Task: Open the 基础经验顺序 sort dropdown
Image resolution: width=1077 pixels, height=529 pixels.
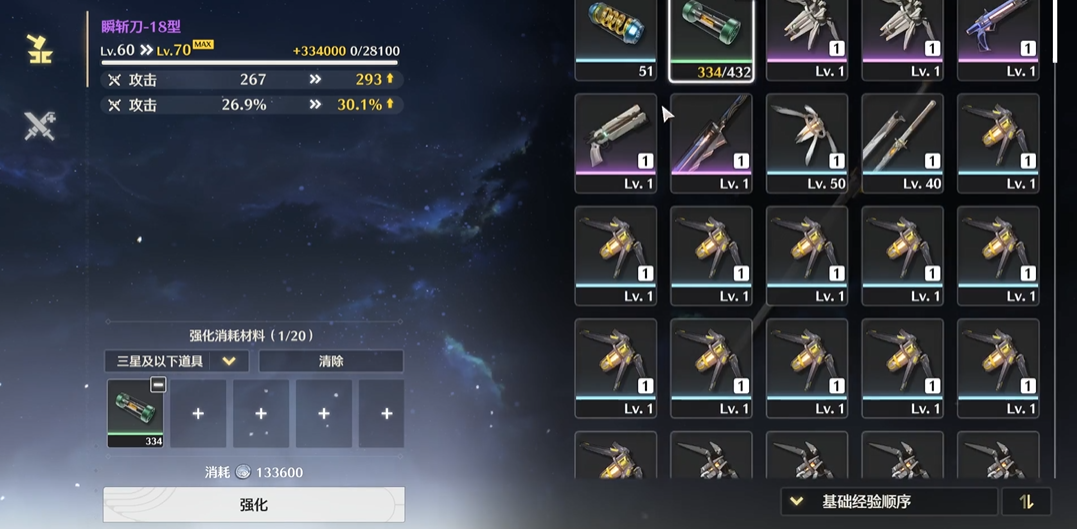Action: pyautogui.click(x=888, y=502)
